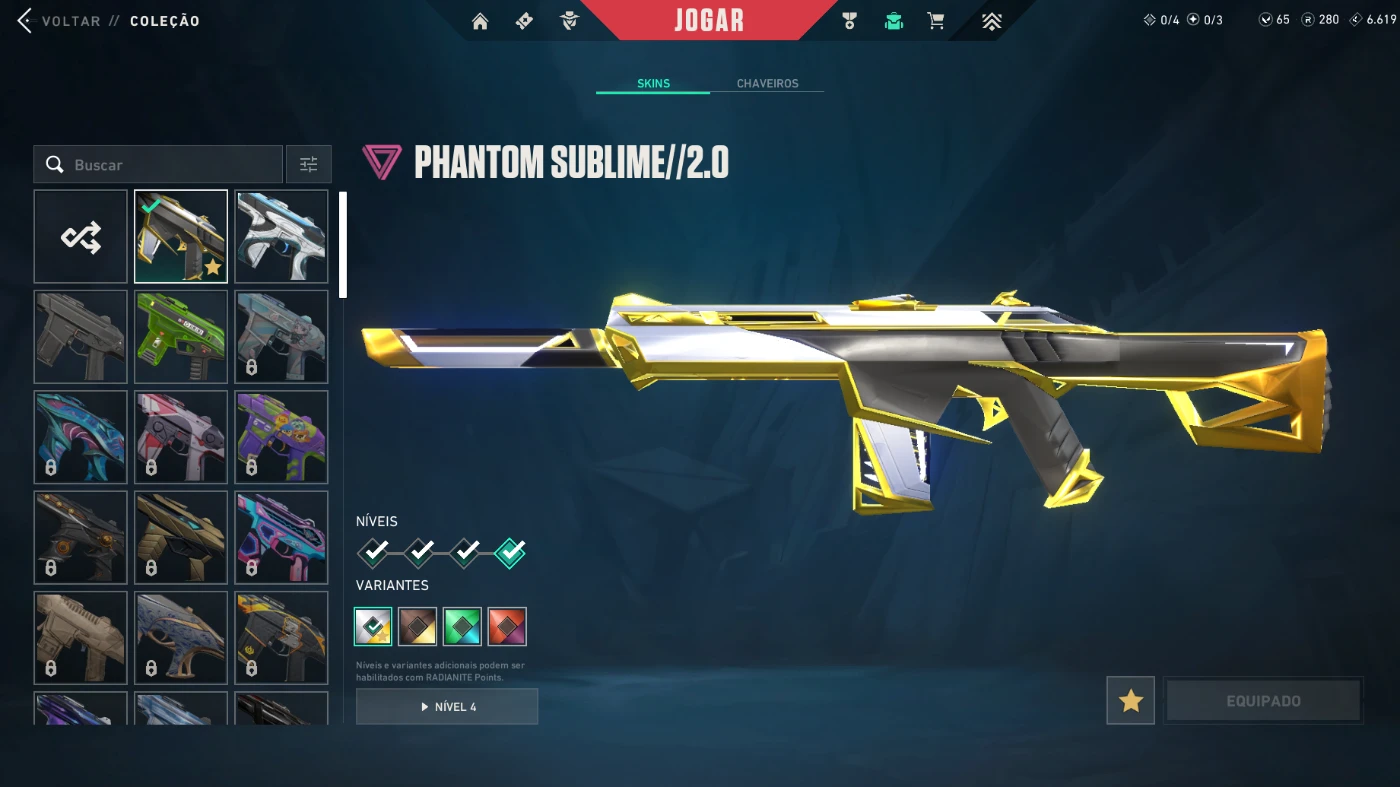Click the red JOGAR play button

(708, 20)
